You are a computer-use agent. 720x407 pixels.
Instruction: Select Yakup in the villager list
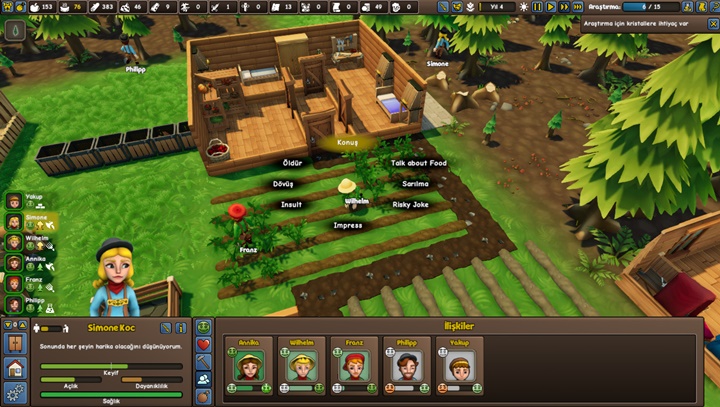[x=14, y=199]
